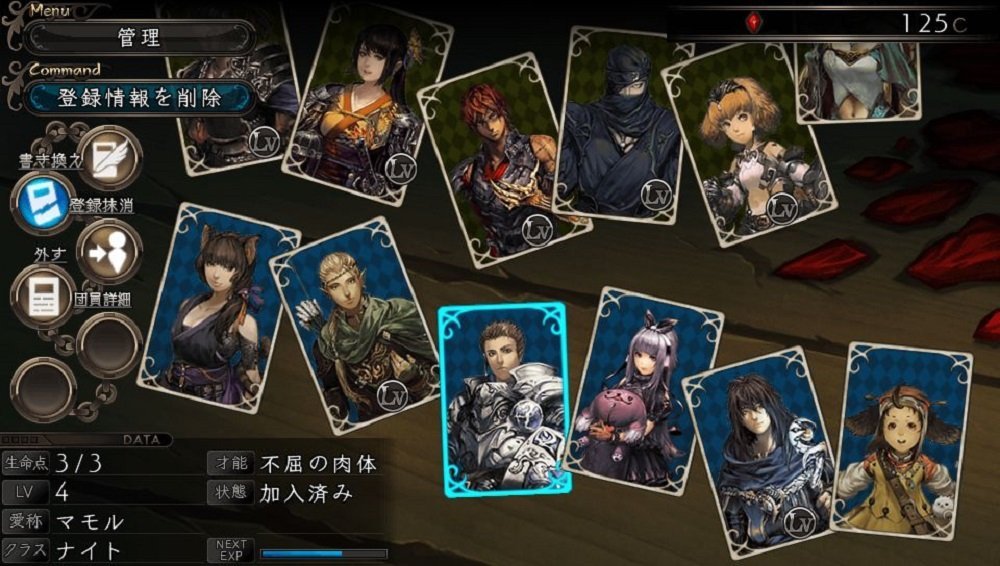Select the 登録情報を削除 command bar
Viewport: 1000px width, 566px height.
(x=139, y=97)
